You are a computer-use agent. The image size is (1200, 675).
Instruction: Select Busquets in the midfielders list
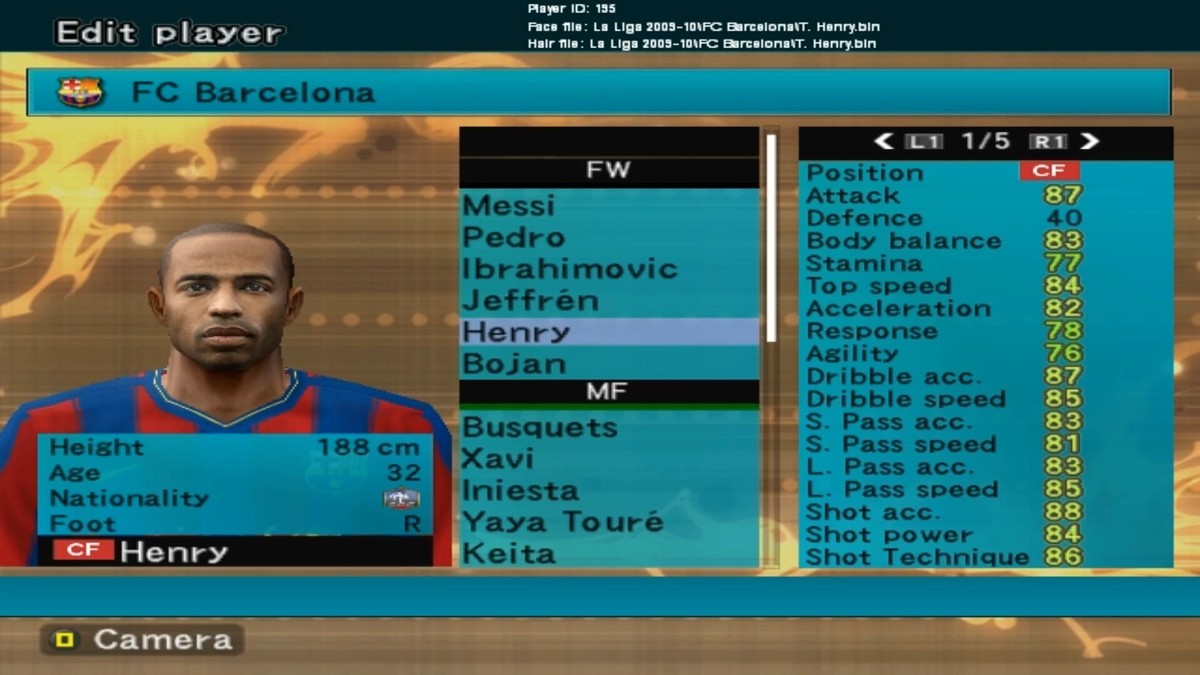point(608,427)
